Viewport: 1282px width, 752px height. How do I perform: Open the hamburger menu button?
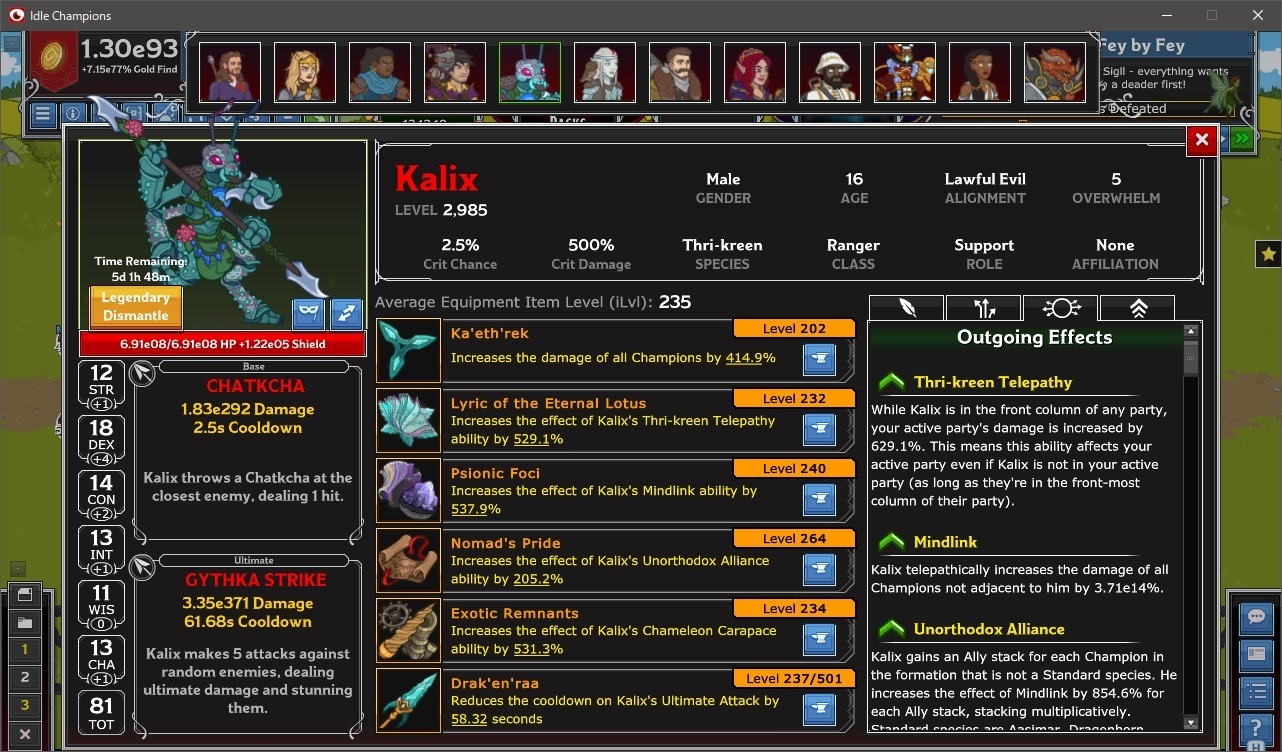pyautogui.click(x=42, y=114)
